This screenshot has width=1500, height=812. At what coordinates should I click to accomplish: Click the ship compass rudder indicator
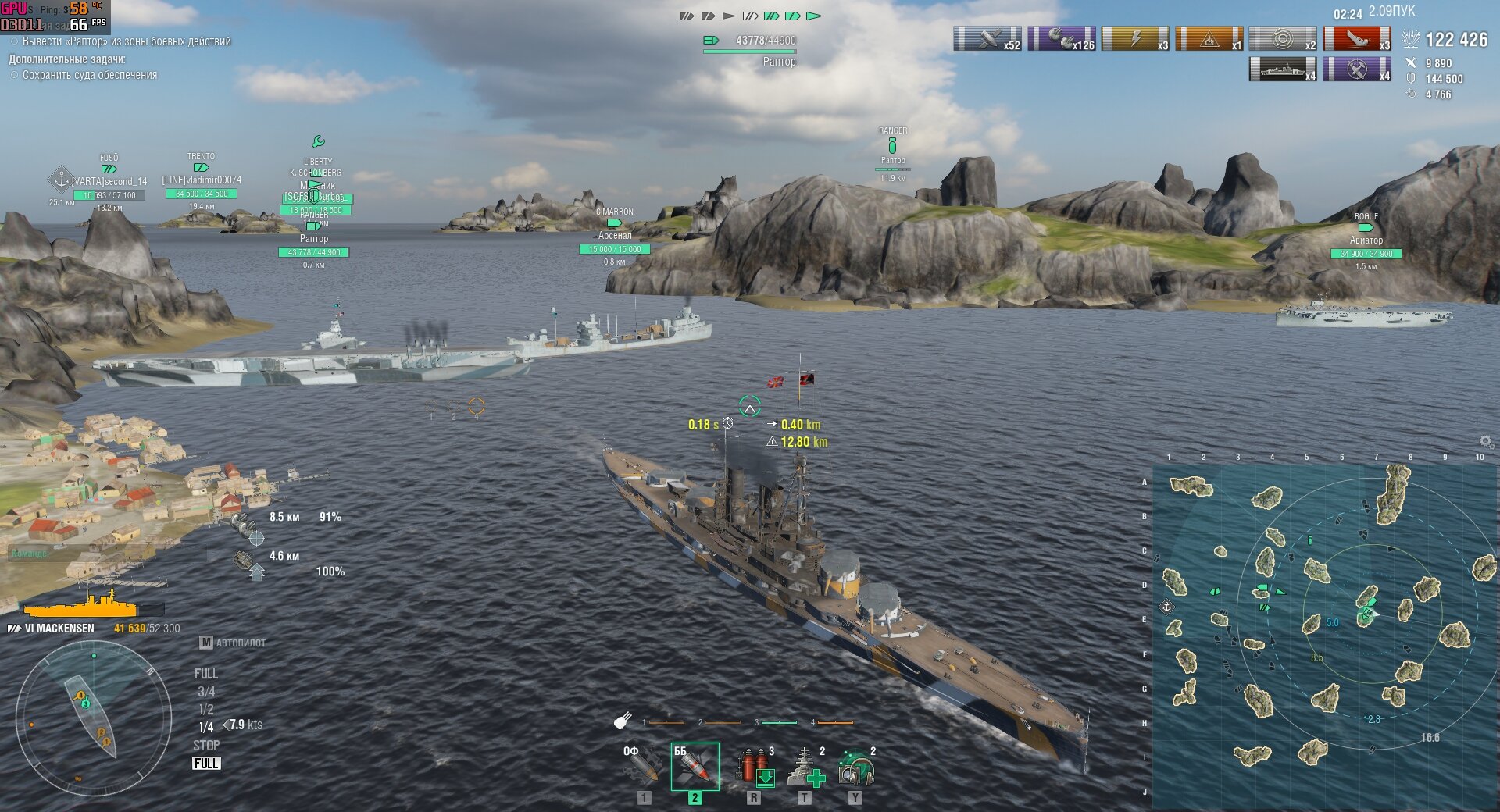[94, 718]
